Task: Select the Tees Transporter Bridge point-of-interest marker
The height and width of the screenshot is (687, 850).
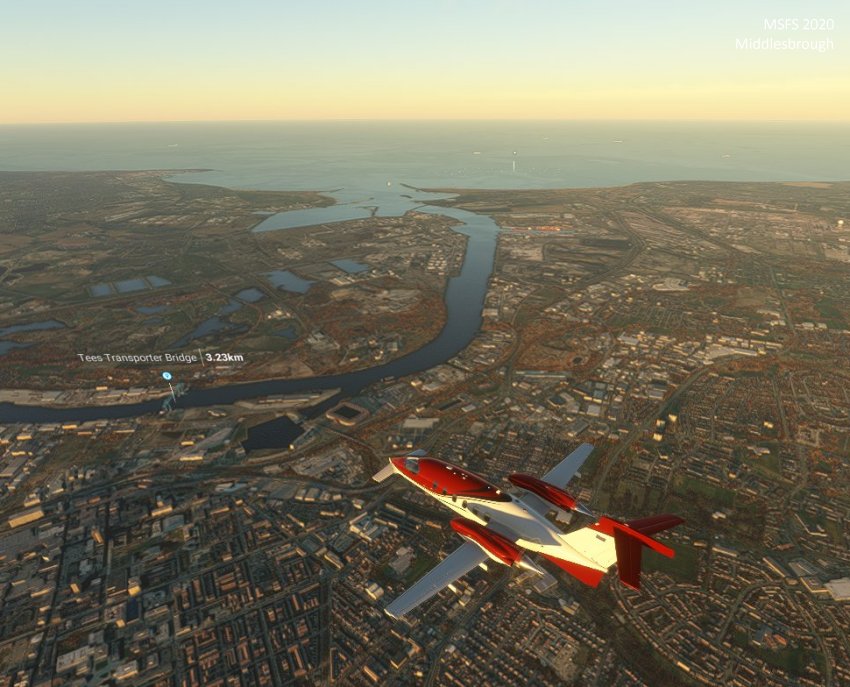Action: 167,377
